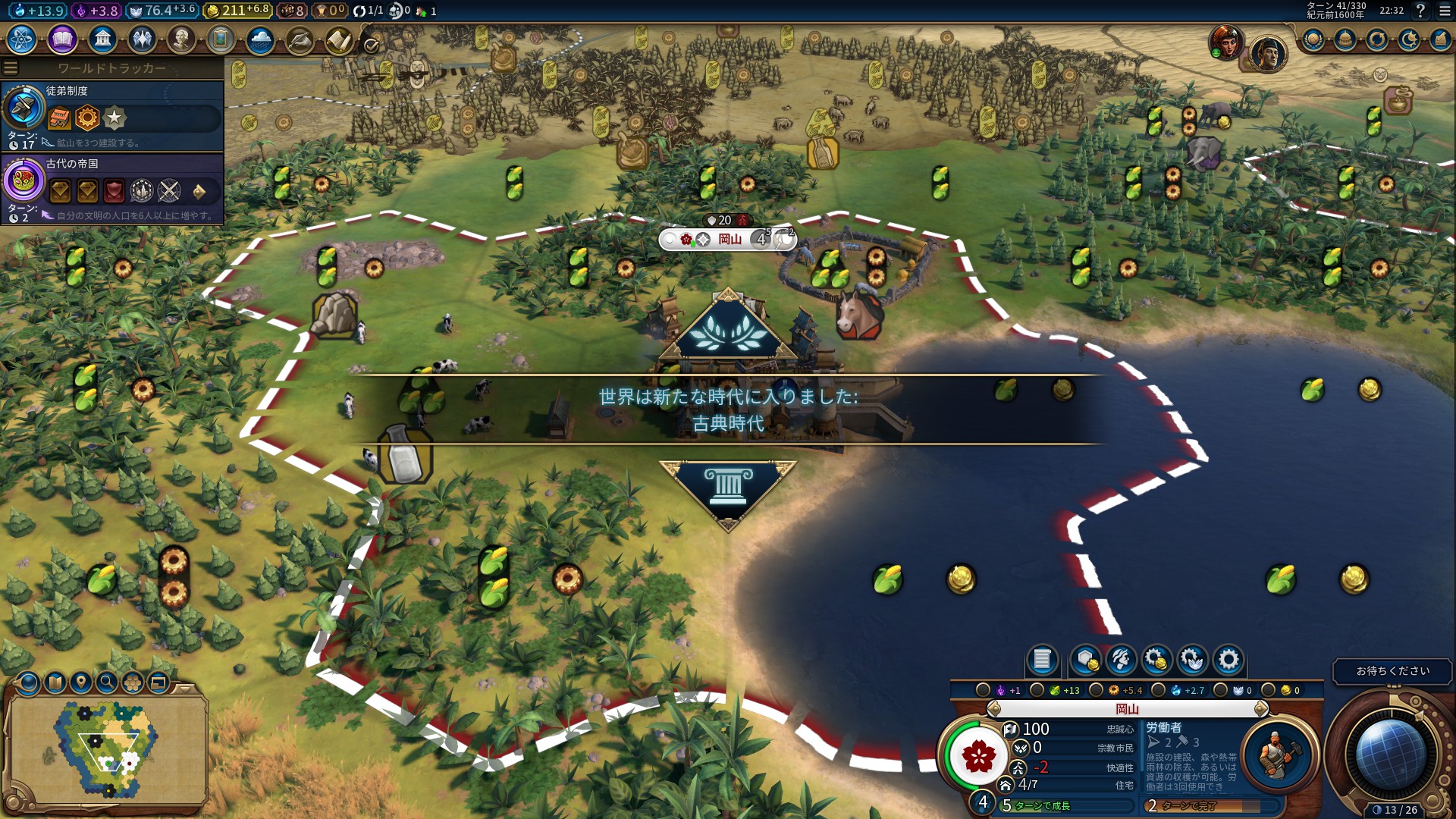Open the World Tracker hamburger menu
This screenshot has width=1456, height=819.
tap(10, 67)
